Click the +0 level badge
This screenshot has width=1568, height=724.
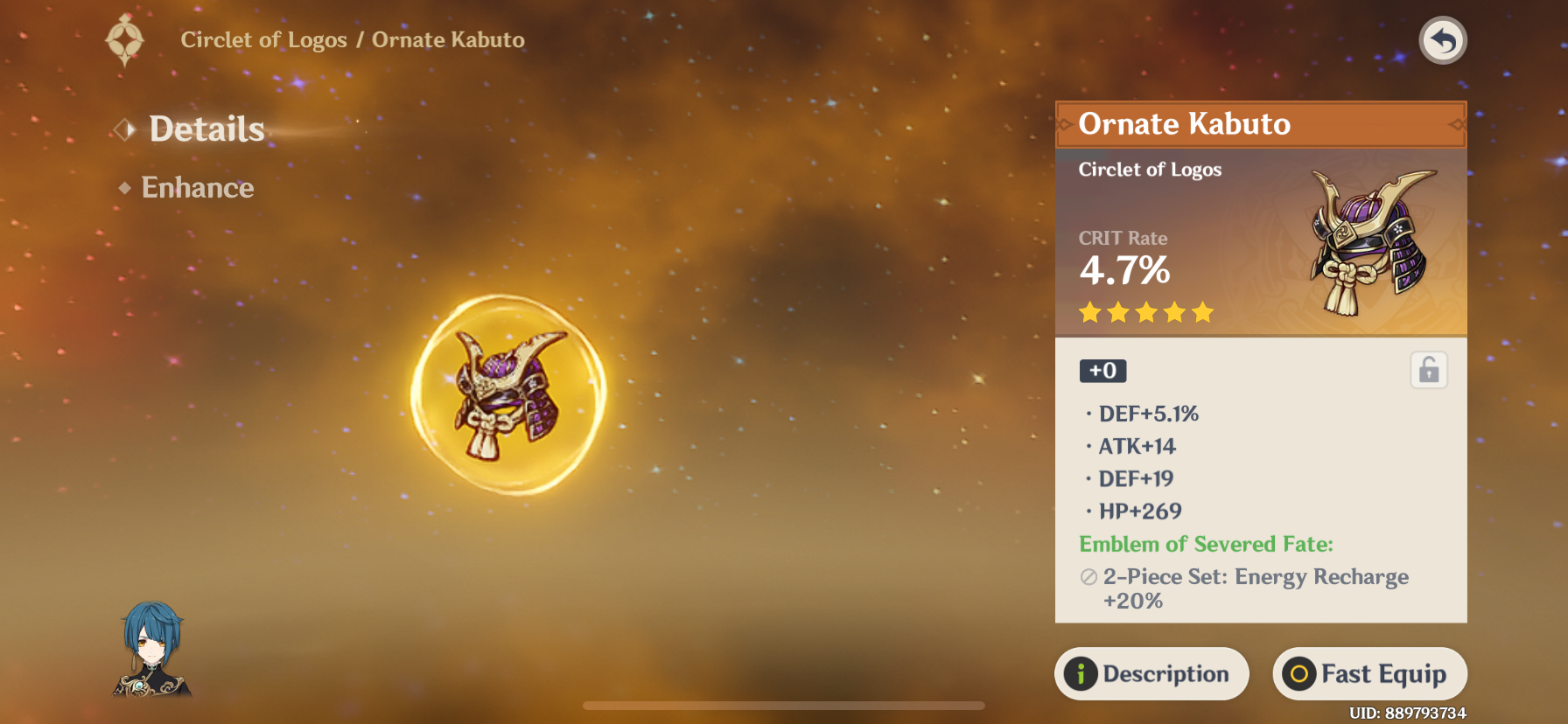pyautogui.click(x=1102, y=371)
